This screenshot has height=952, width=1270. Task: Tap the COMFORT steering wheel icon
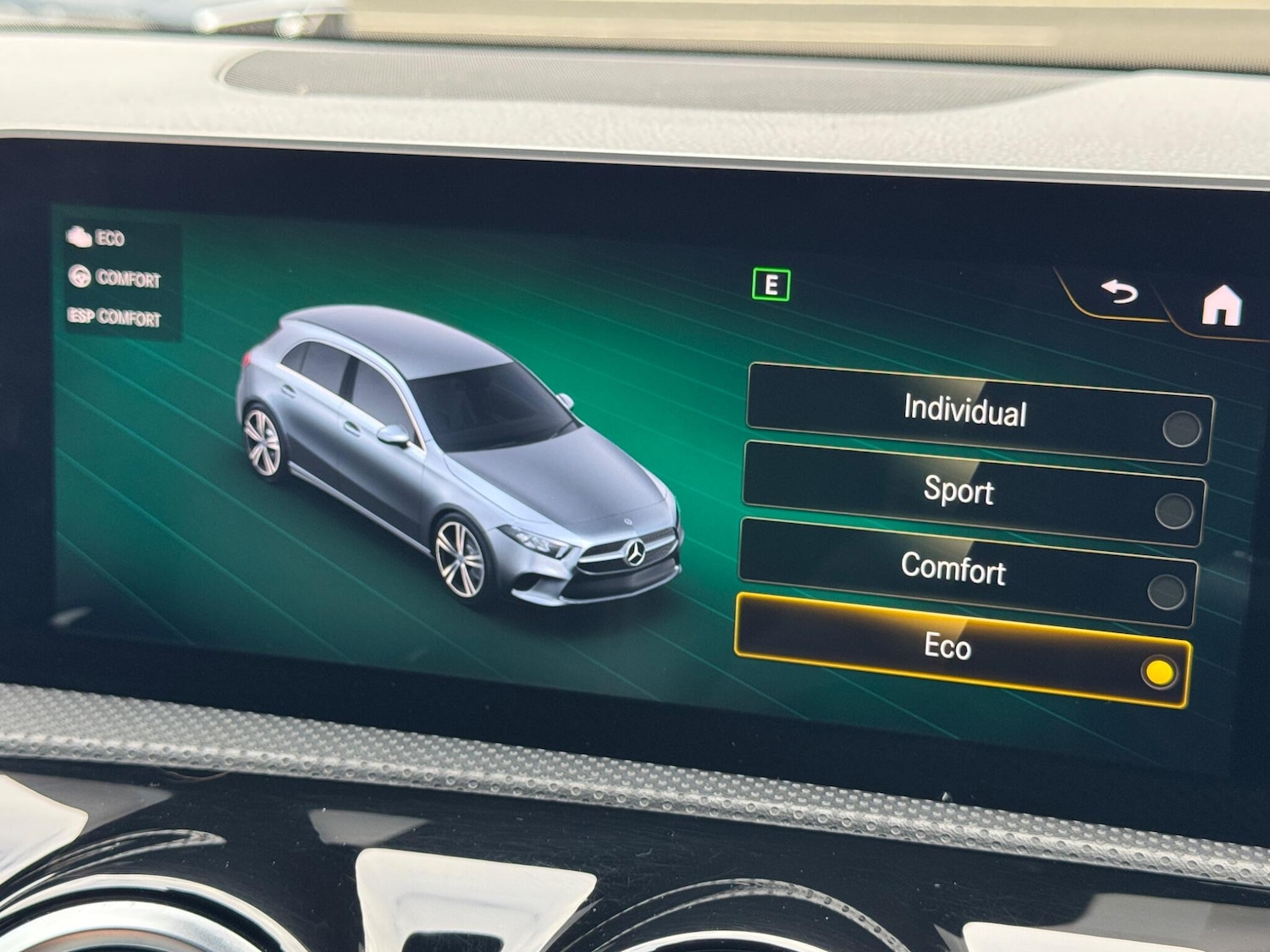[80, 276]
